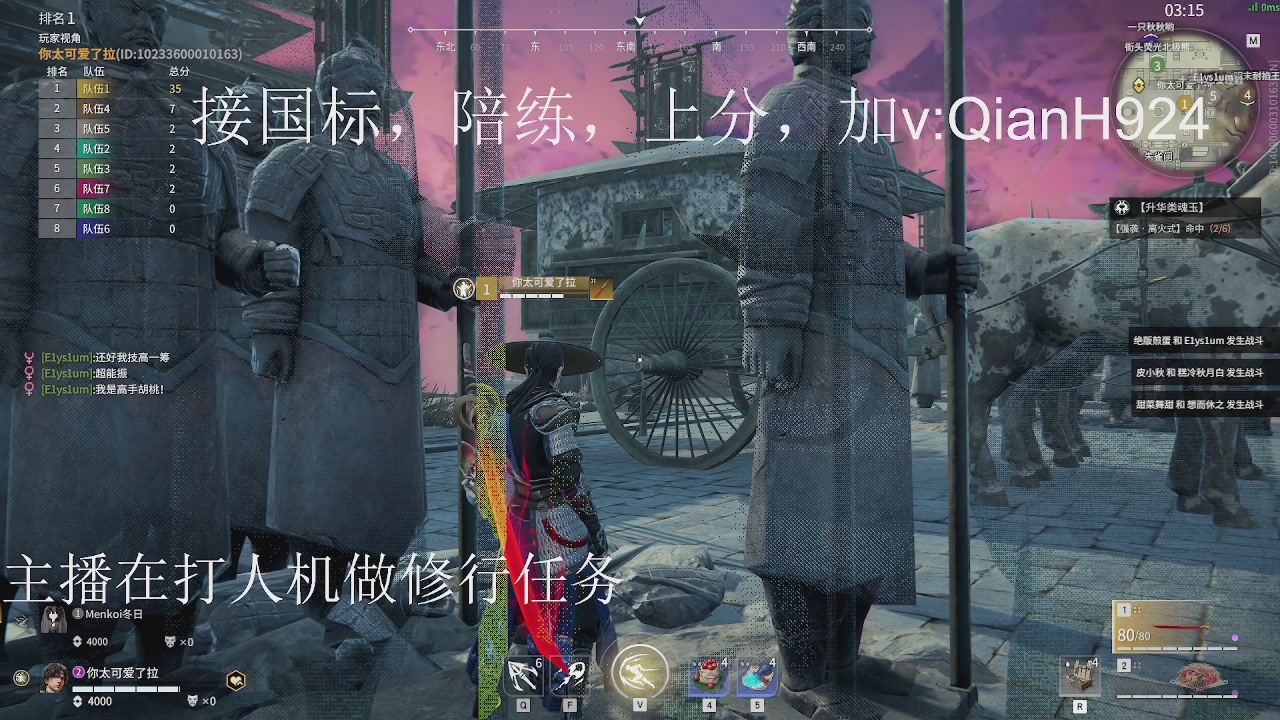
Task: Toggle player marker 3 on the minimap
Action: [x=1159, y=64]
